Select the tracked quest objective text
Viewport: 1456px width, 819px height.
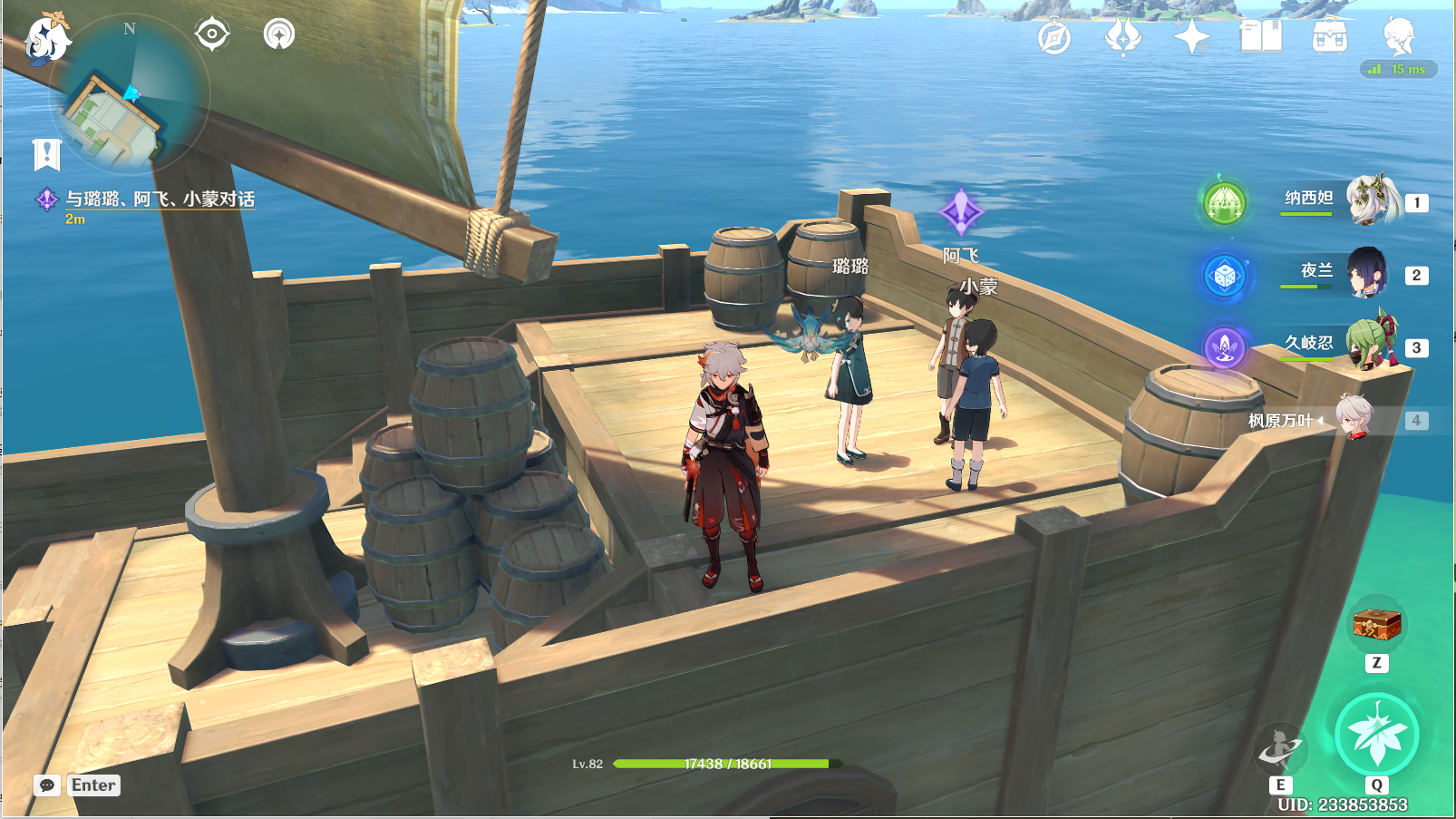coord(160,199)
